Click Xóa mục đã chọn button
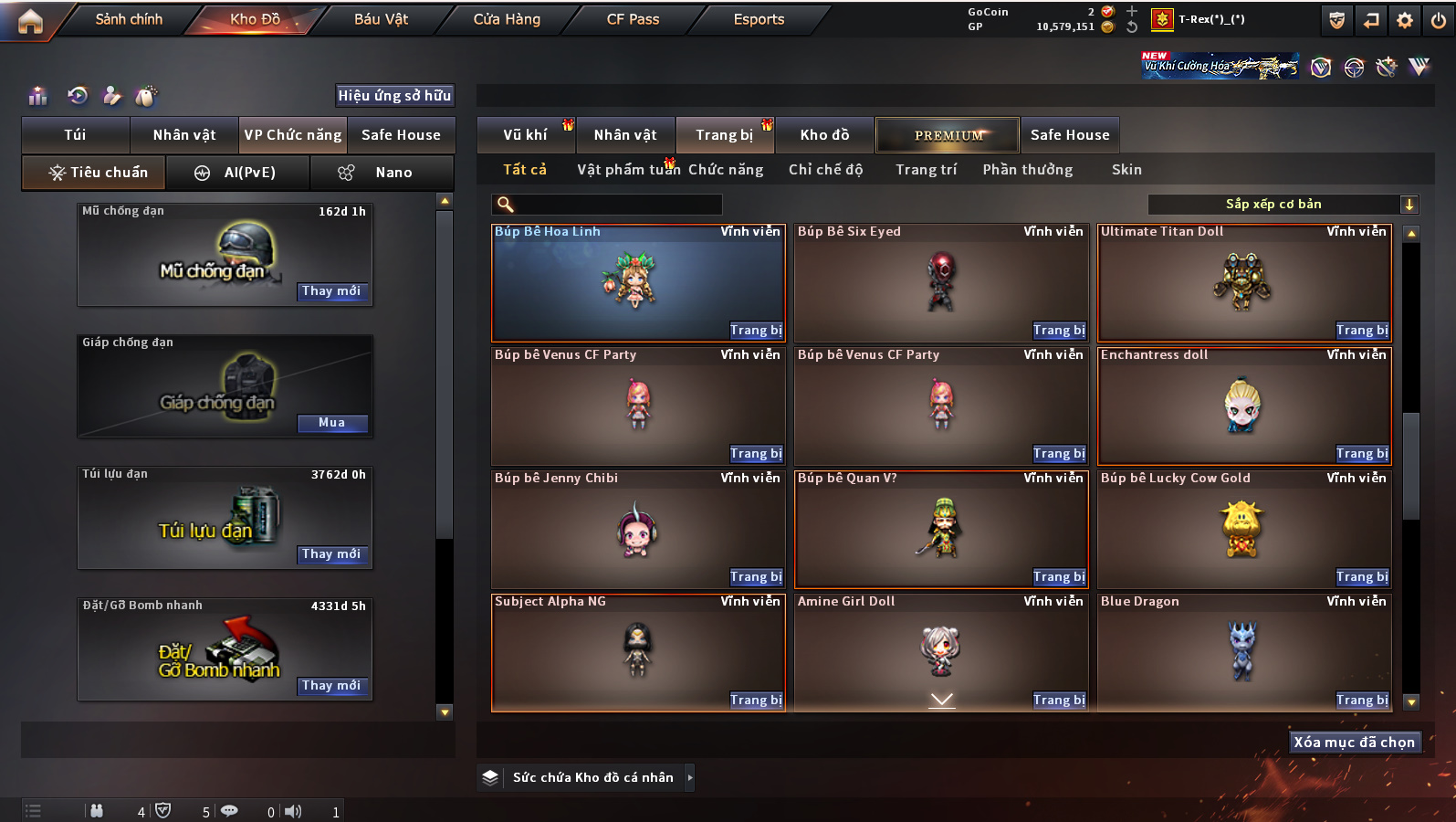 pyautogui.click(x=1353, y=743)
